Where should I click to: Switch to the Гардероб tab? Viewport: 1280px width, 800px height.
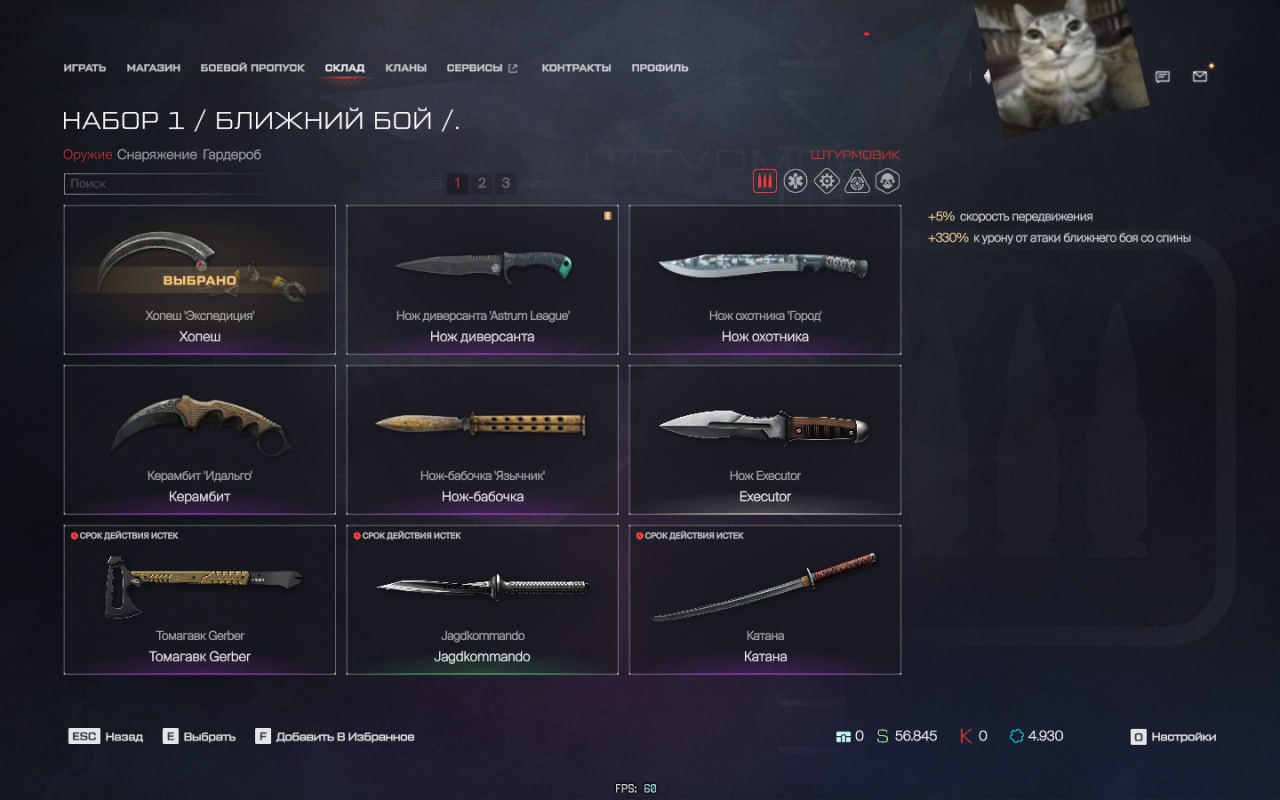(231, 155)
